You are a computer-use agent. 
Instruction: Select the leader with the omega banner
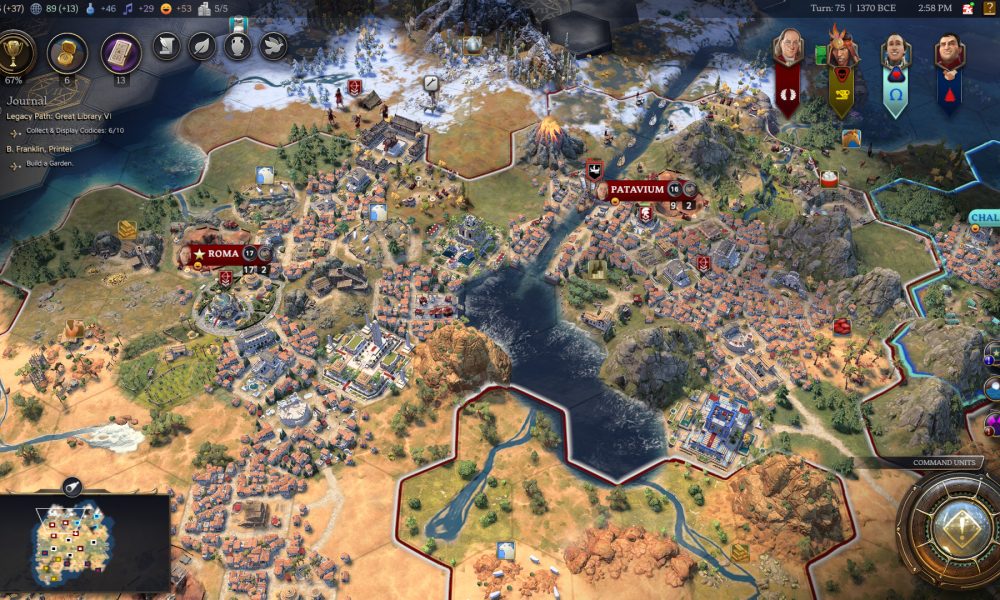(x=895, y=50)
